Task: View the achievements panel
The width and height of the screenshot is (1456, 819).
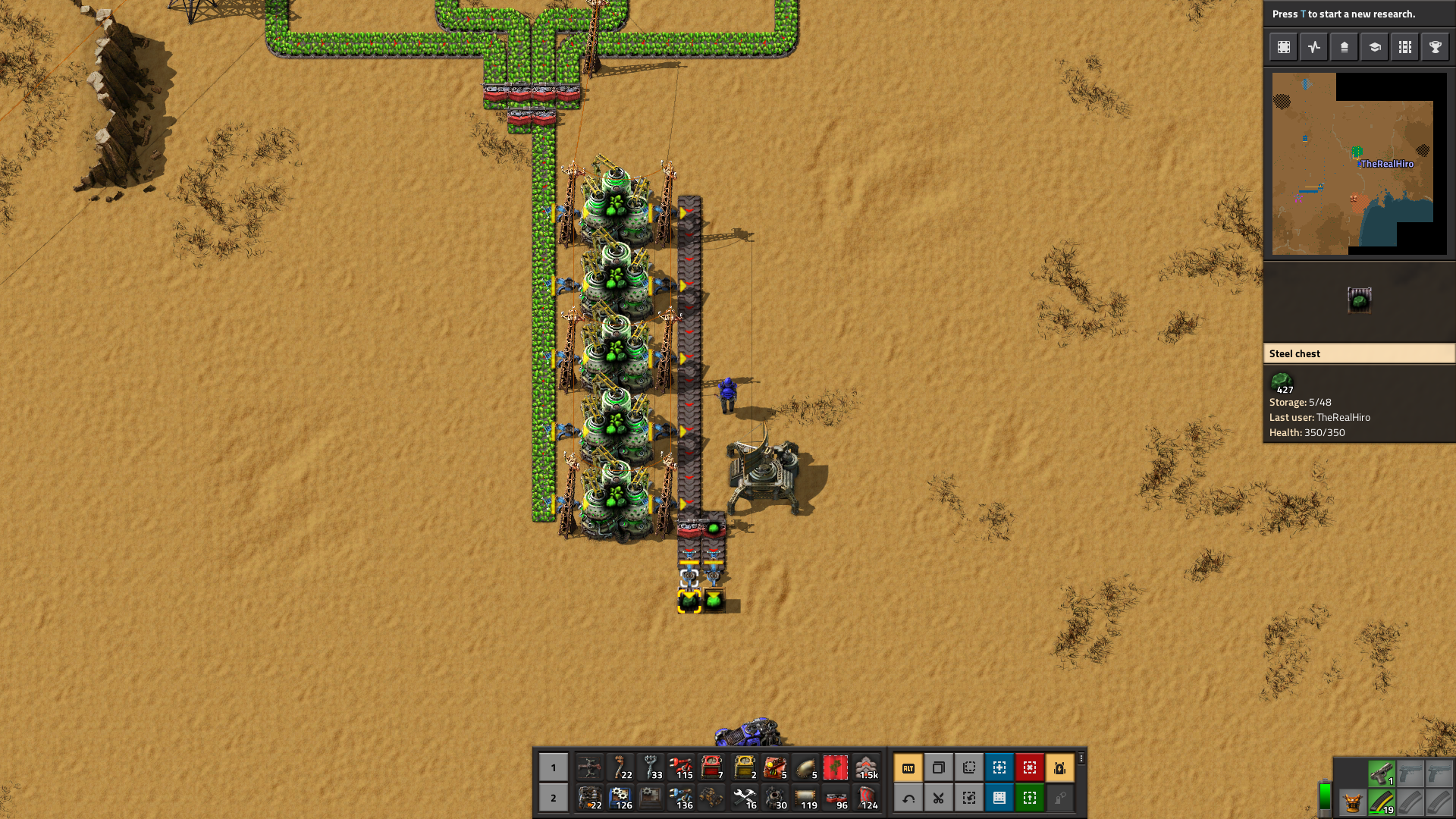Action: (1435, 46)
